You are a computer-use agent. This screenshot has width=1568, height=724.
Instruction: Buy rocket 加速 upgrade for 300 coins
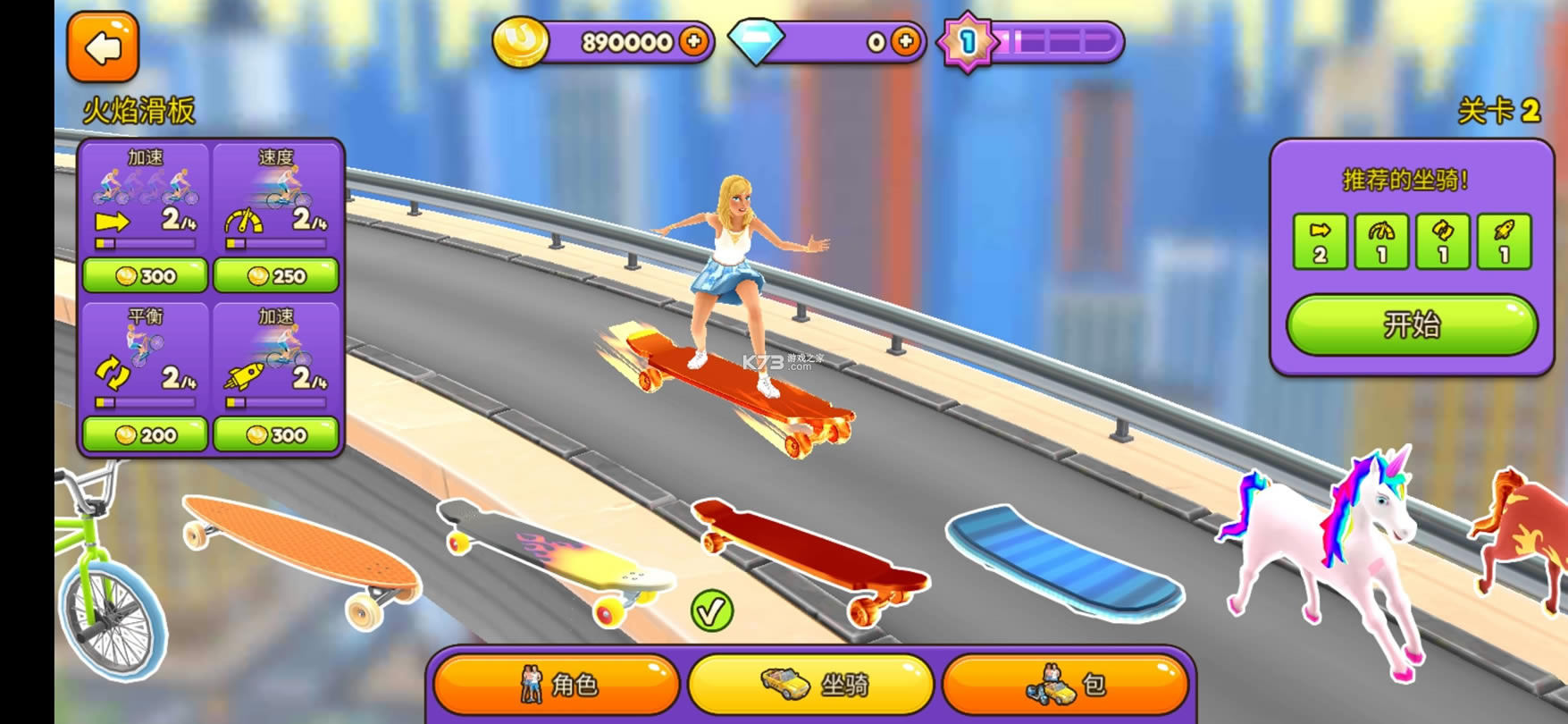click(276, 435)
